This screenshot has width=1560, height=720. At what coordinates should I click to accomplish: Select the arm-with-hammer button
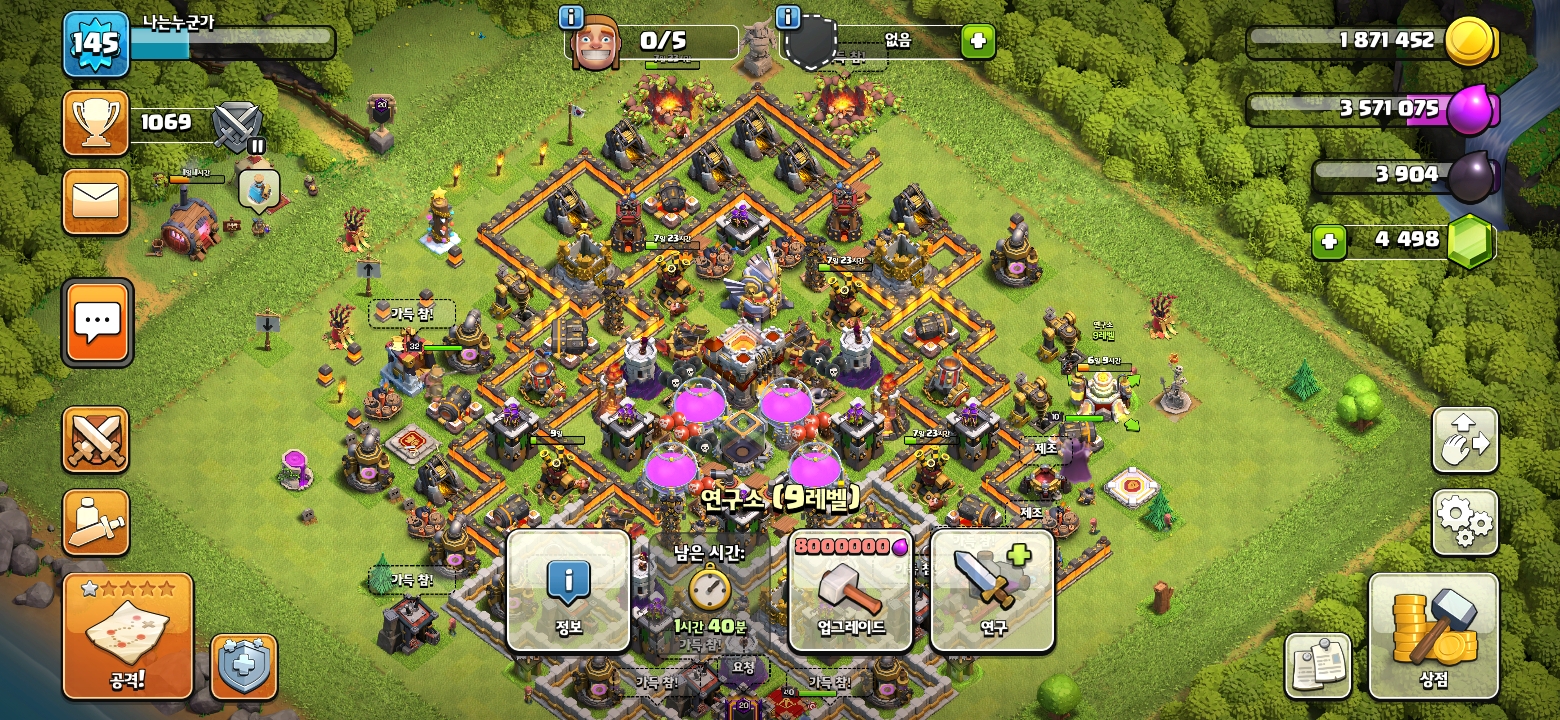pos(96,522)
